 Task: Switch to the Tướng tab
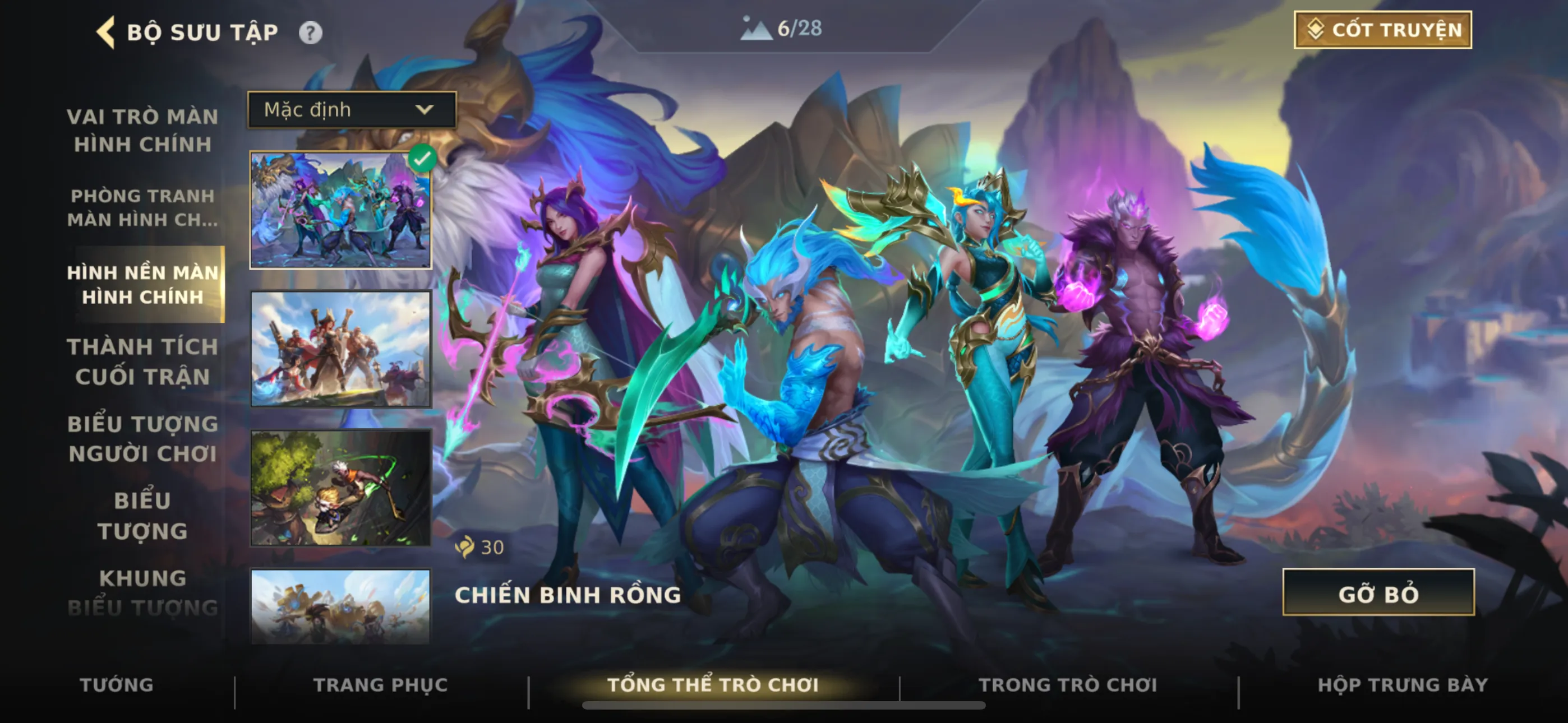point(116,685)
